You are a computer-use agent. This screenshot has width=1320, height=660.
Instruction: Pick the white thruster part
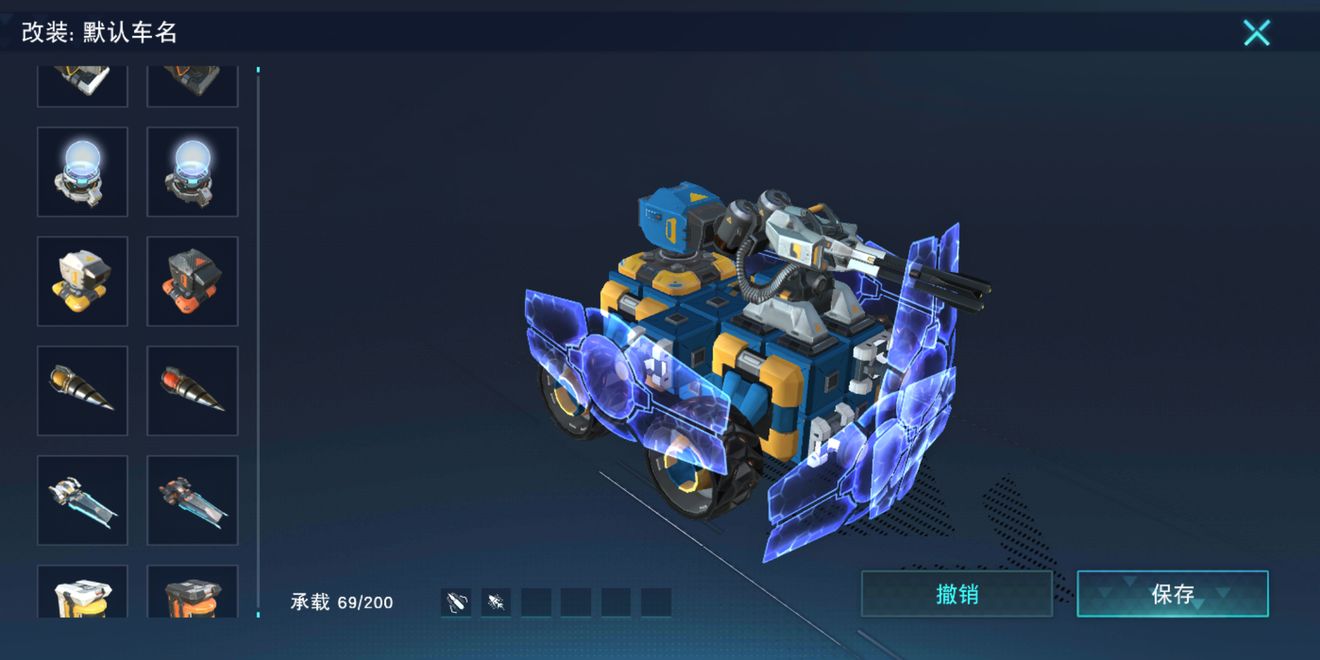pos(83,500)
